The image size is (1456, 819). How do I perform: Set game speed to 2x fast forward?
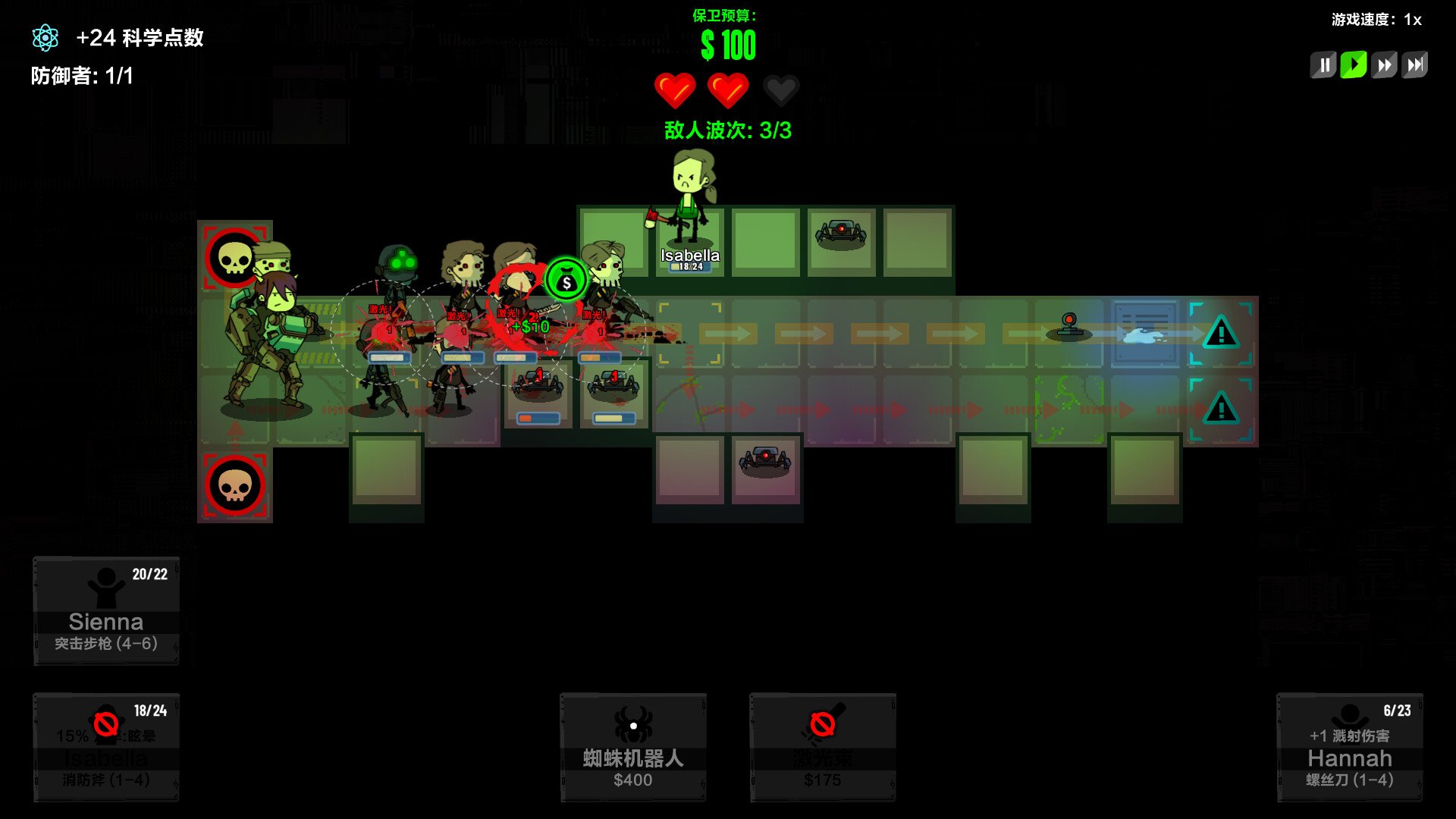pyautogui.click(x=1384, y=65)
